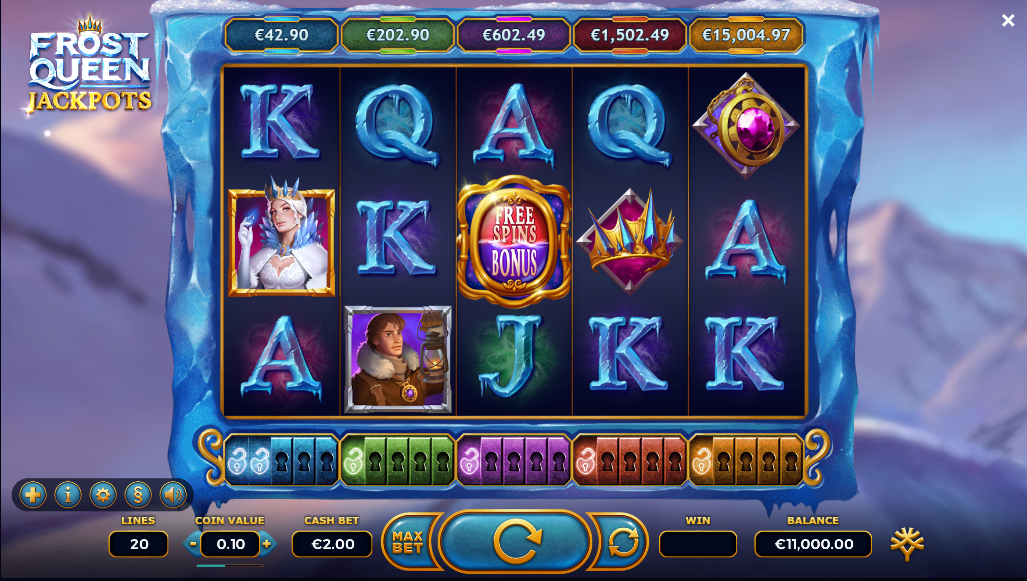Close the game with the X button
The width and height of the screenshot is (1027, 581).
pyautogui.click(x=1008, y=20)
